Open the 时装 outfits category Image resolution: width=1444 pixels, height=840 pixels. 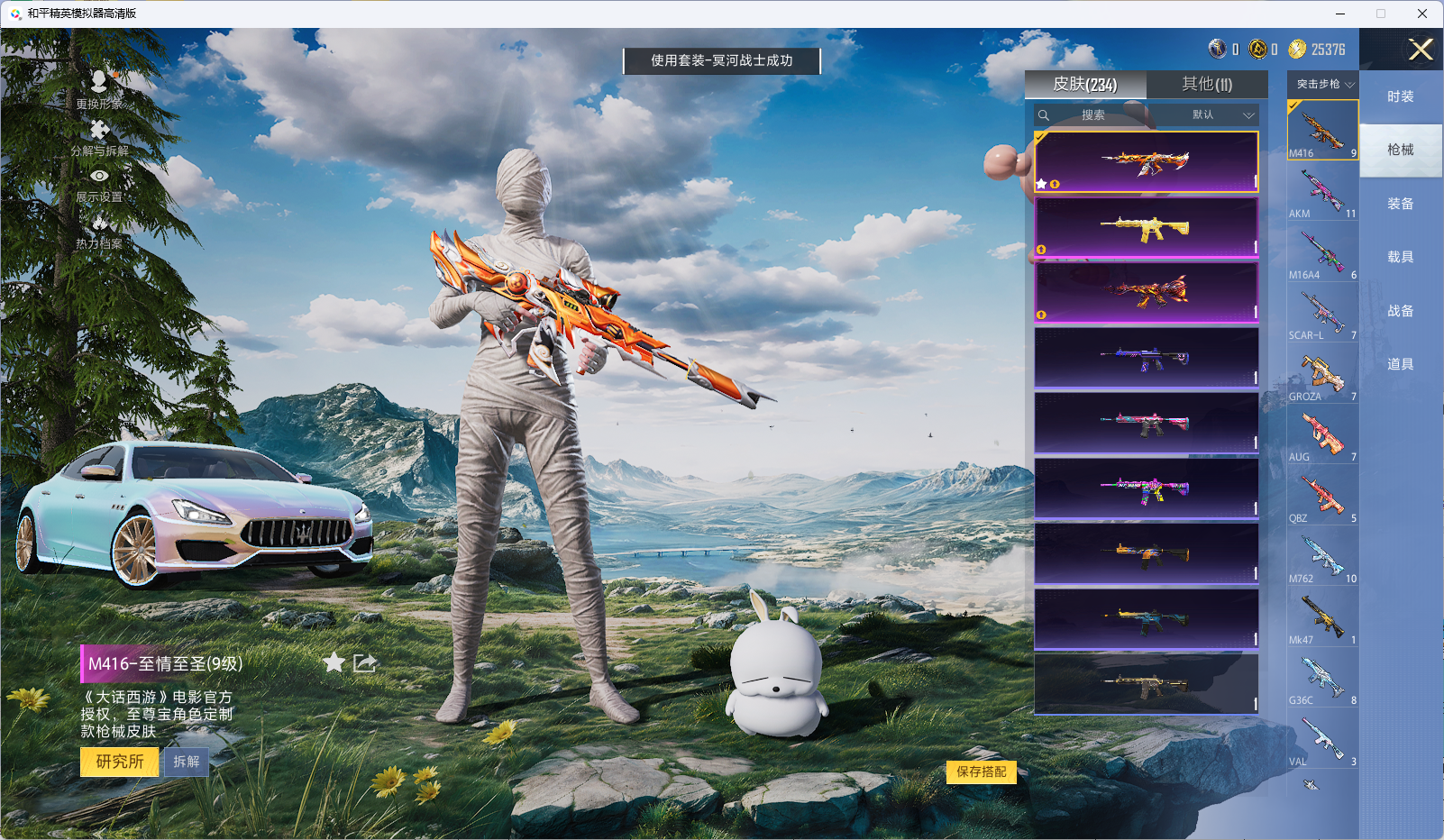click(x=1400, y=96)
